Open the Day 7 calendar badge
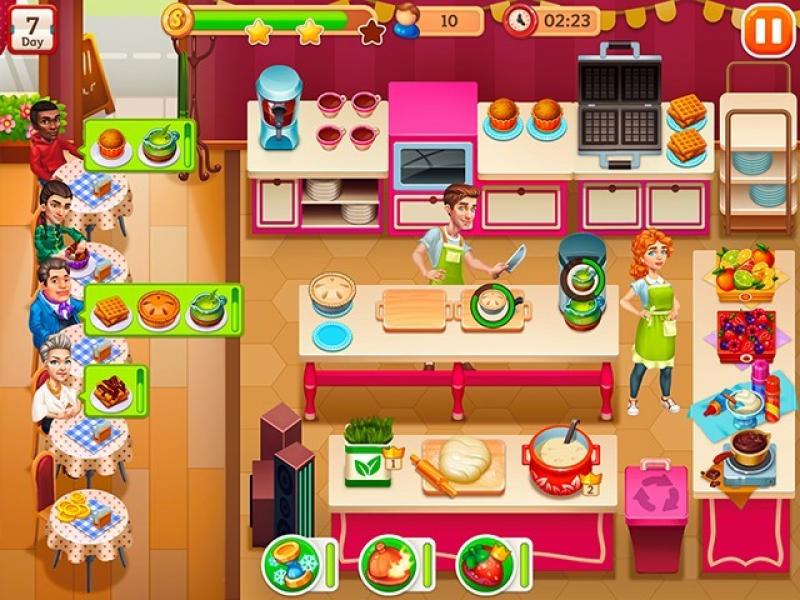Viewport: 800px width, 600px height. [x=32, y=28]
